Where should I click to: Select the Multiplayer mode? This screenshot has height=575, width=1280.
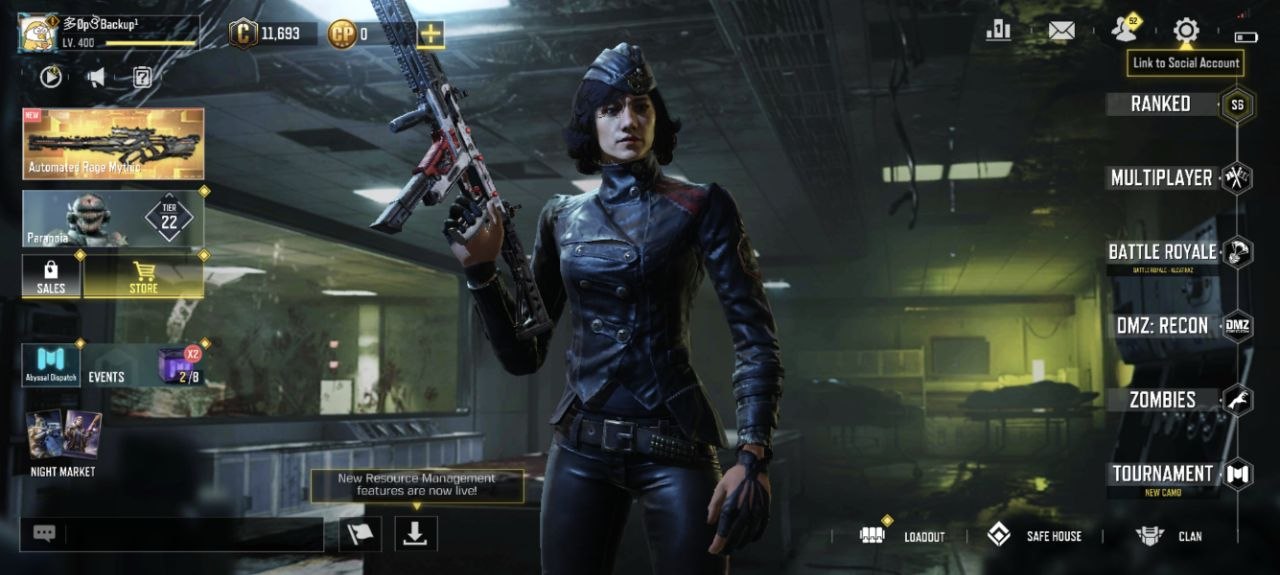tap(1161, 178)
